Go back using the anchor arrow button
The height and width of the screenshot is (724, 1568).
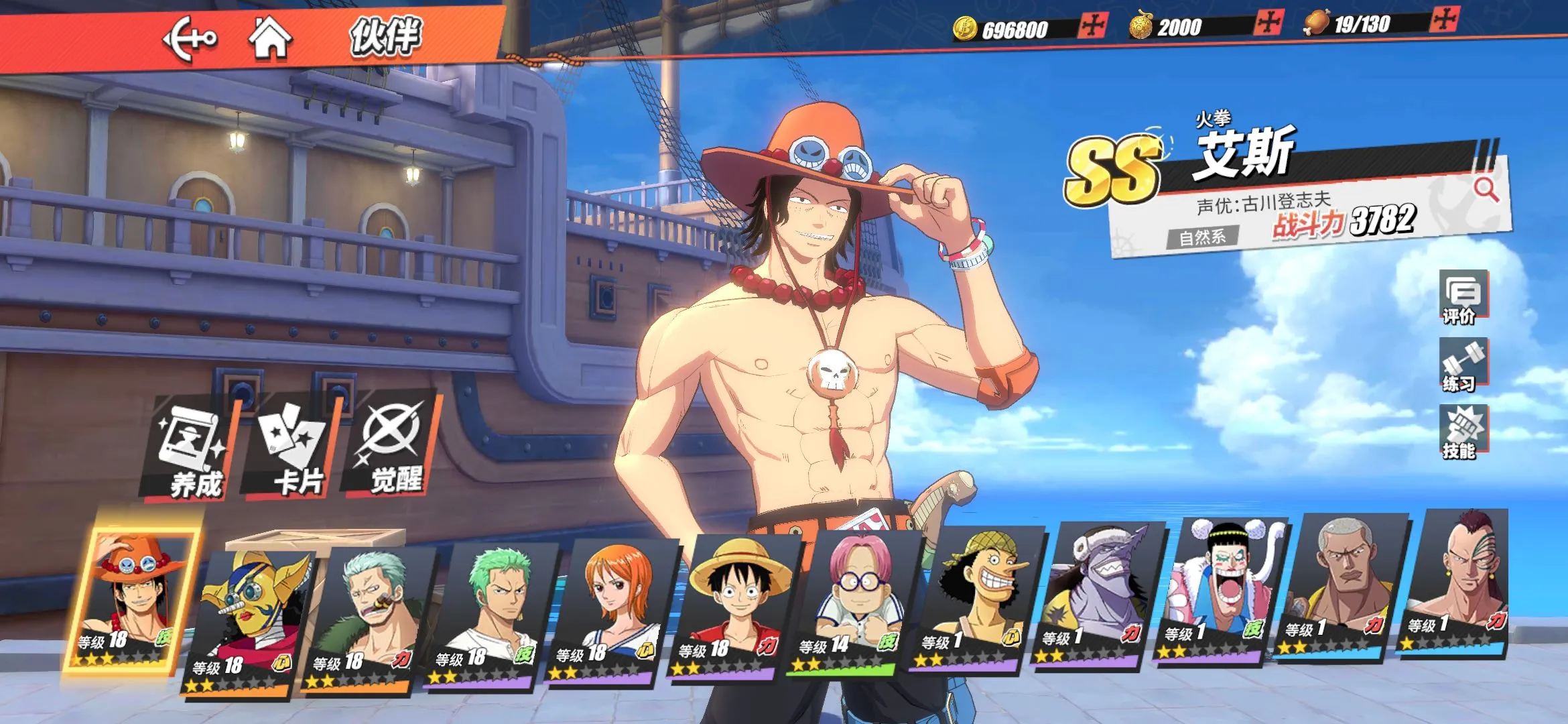[x=190, y=39]
